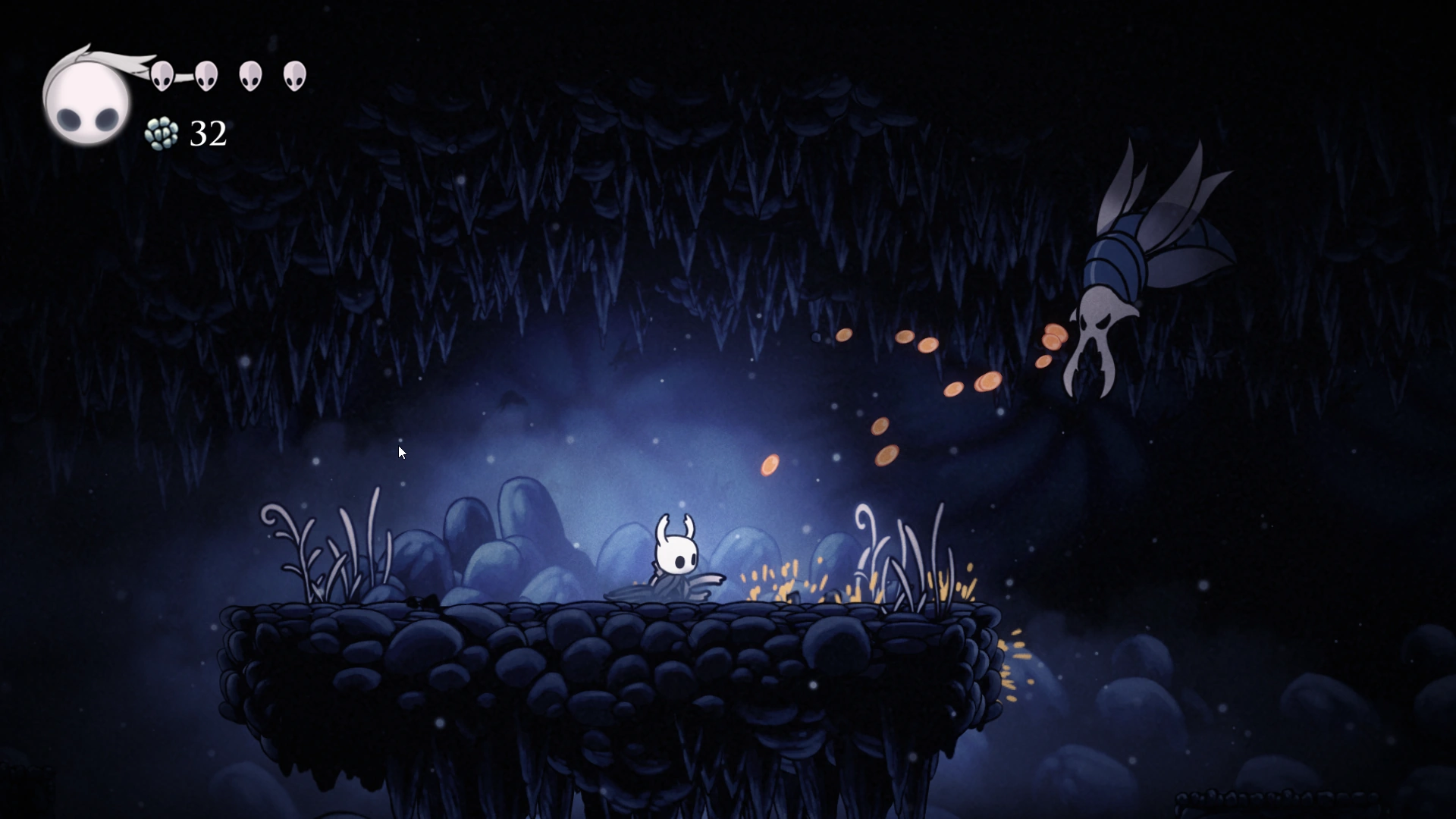This screenshot has height=819, width=1456.
Task: Click the first health mask
Action: tap(162, 75)
